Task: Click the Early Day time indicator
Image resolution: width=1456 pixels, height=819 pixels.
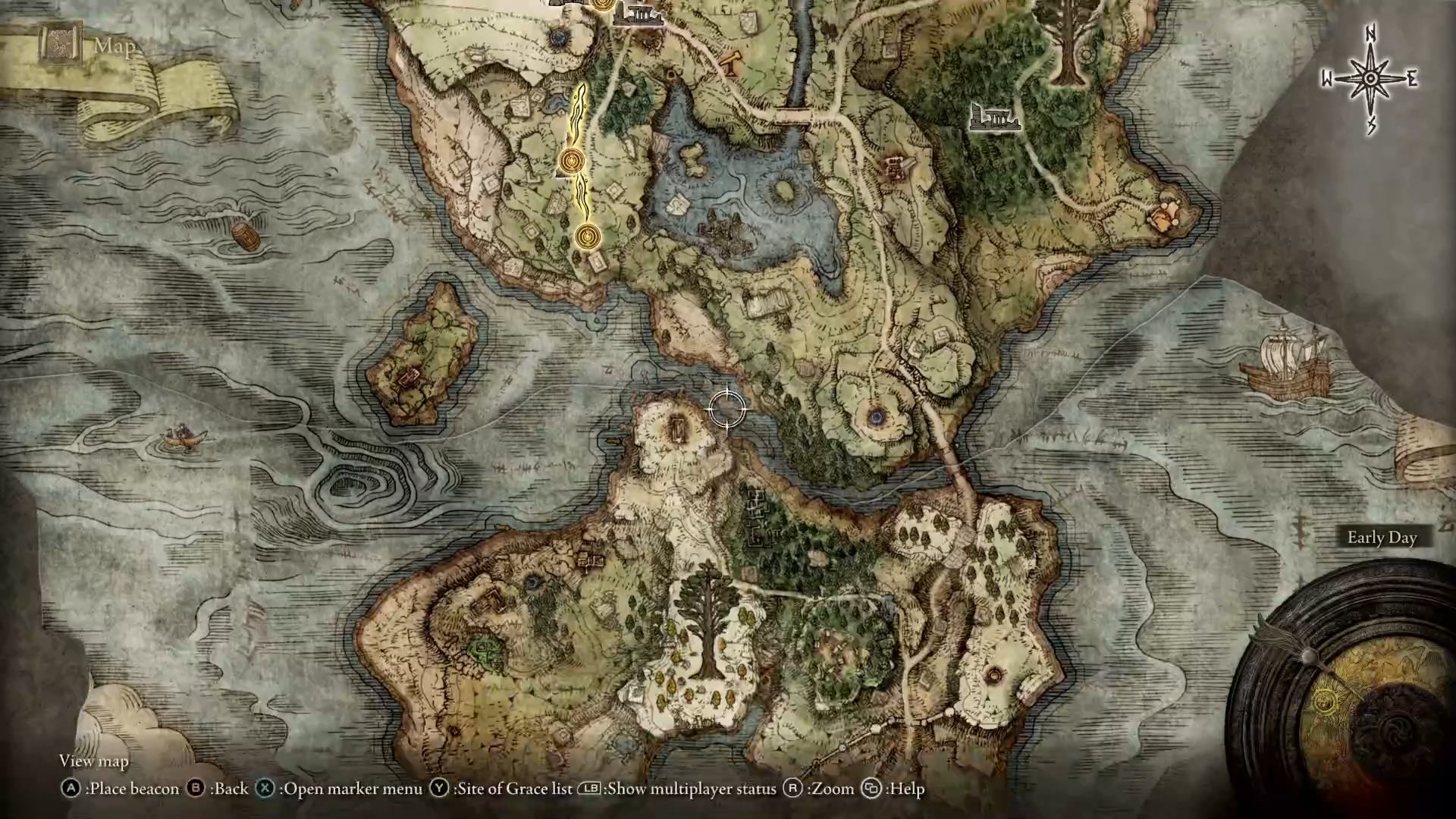Action: 1382,538
